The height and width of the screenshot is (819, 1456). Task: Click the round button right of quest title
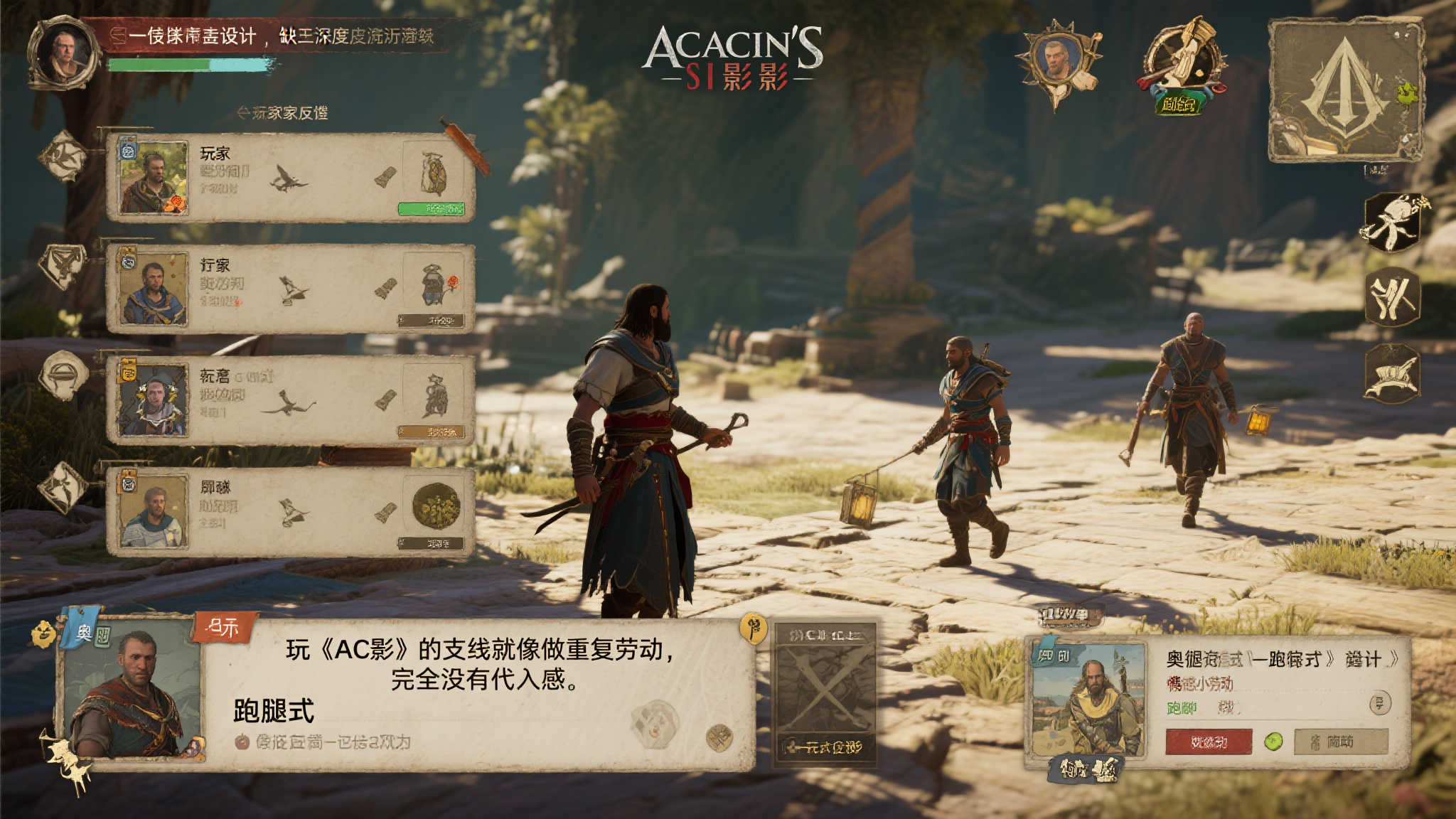tap(1379, 703)
